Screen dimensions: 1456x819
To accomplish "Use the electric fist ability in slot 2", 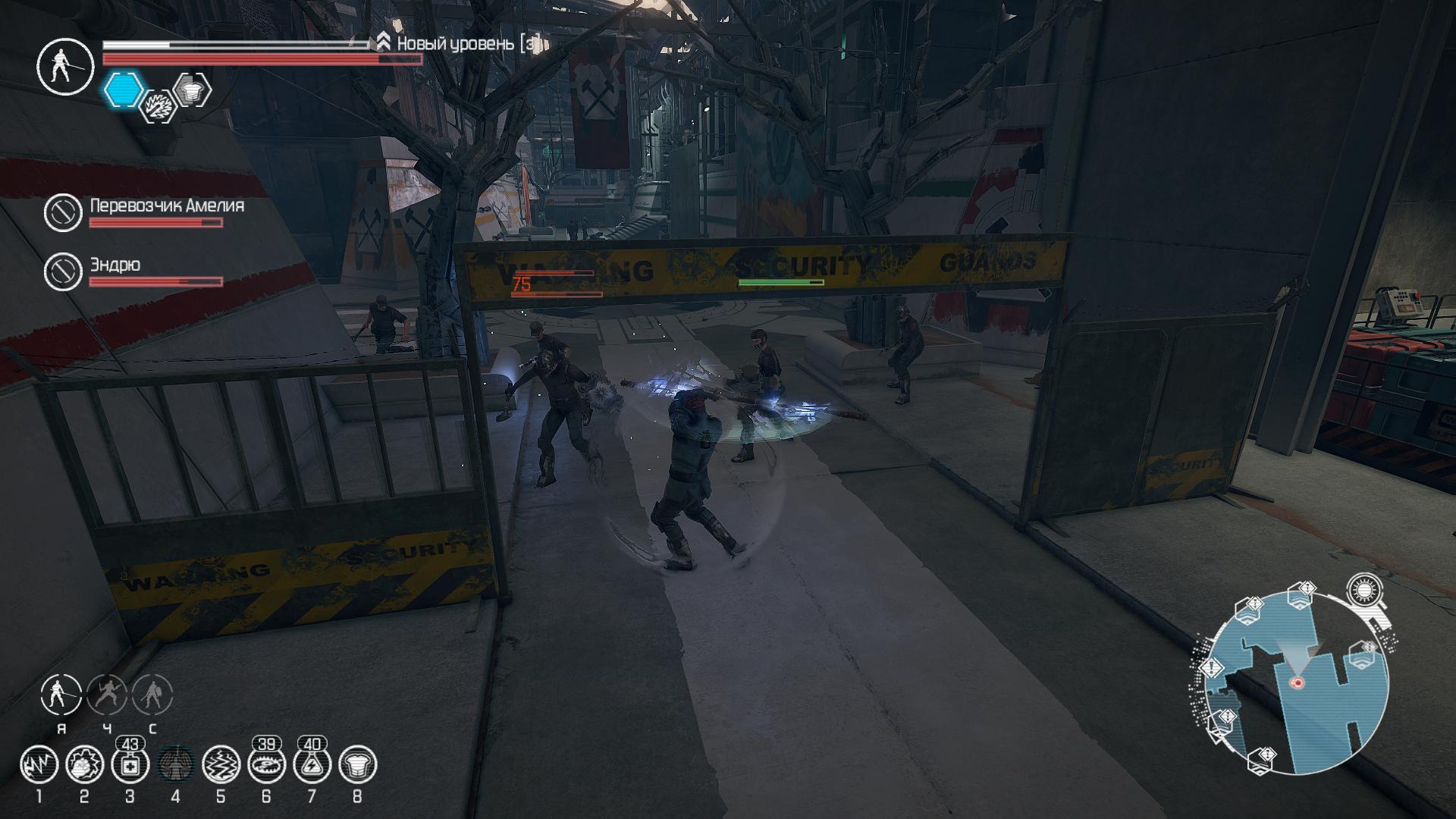I will (x=84, y=764).
